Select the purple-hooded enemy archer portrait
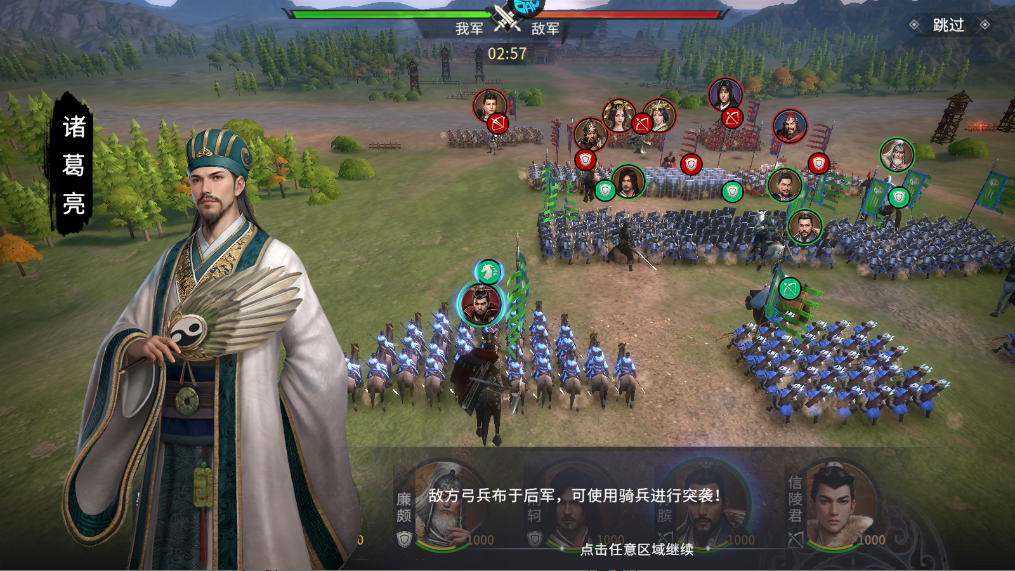Image resolution: width=1015 pixels, height=571 pixels. point(725,94)
